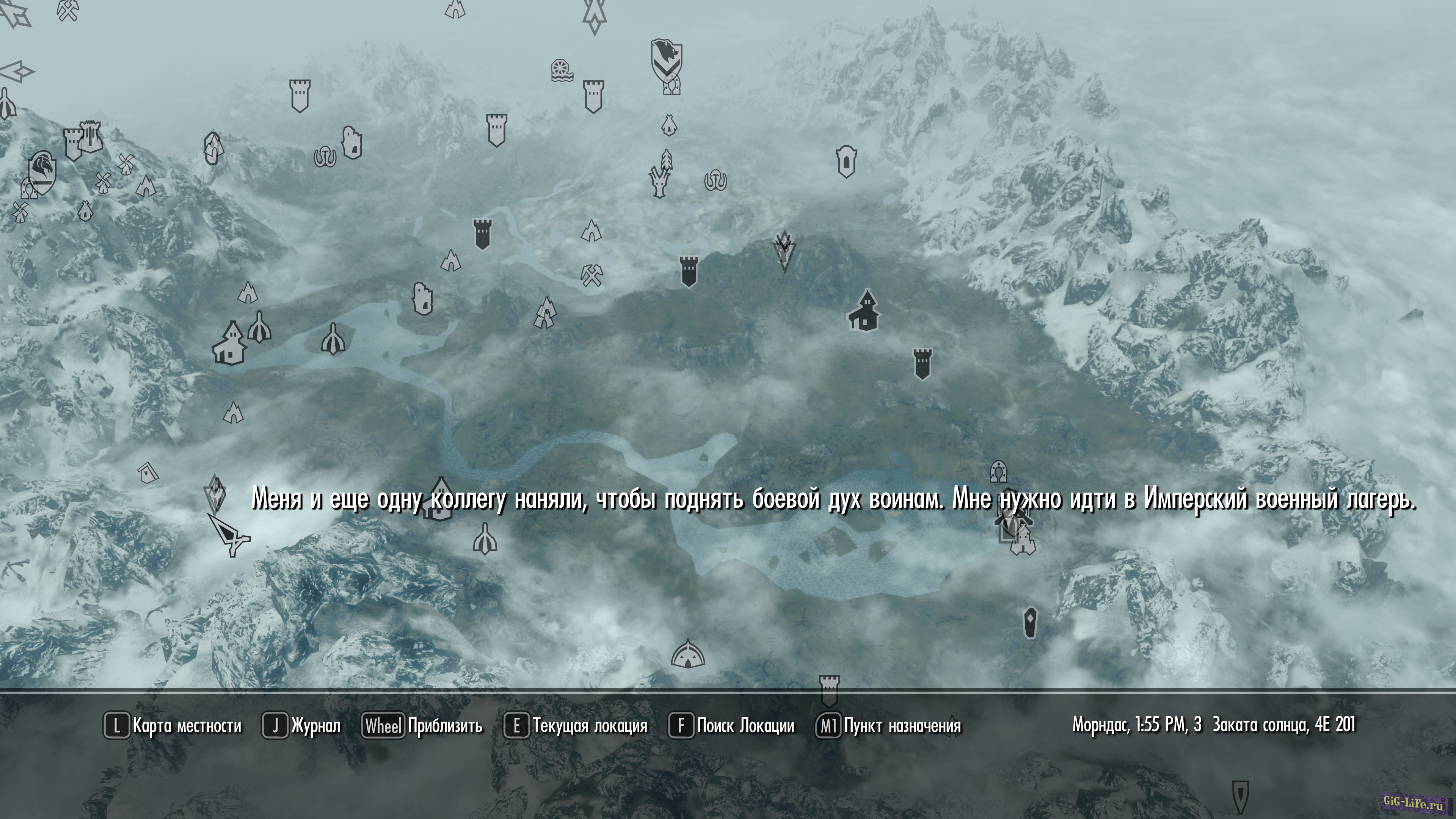Choose the domed tent camp marker
The width and height of the screenshot is (1456, 819).
tap(688, 654)
